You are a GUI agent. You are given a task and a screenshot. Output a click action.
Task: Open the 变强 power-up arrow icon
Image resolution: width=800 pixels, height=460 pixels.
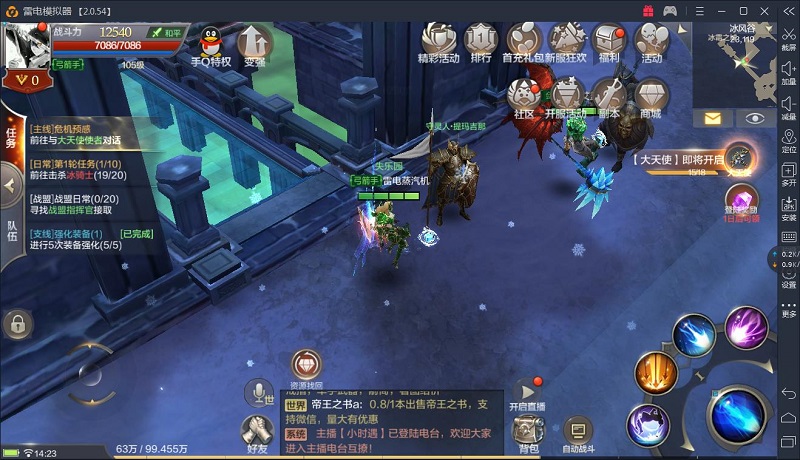(x=254, y=43)
